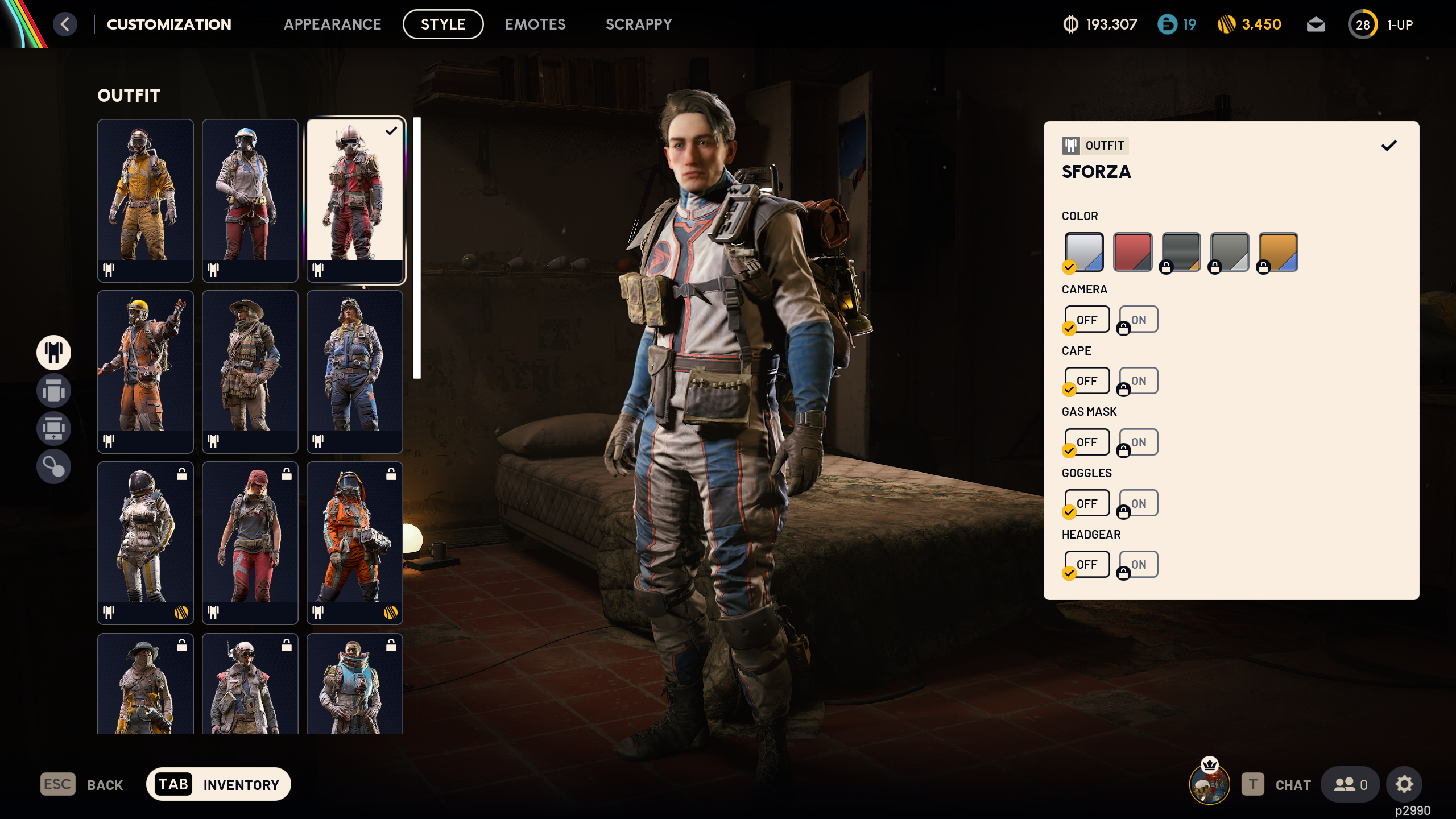Switch to the Emotes tab

tap(535, 24)
